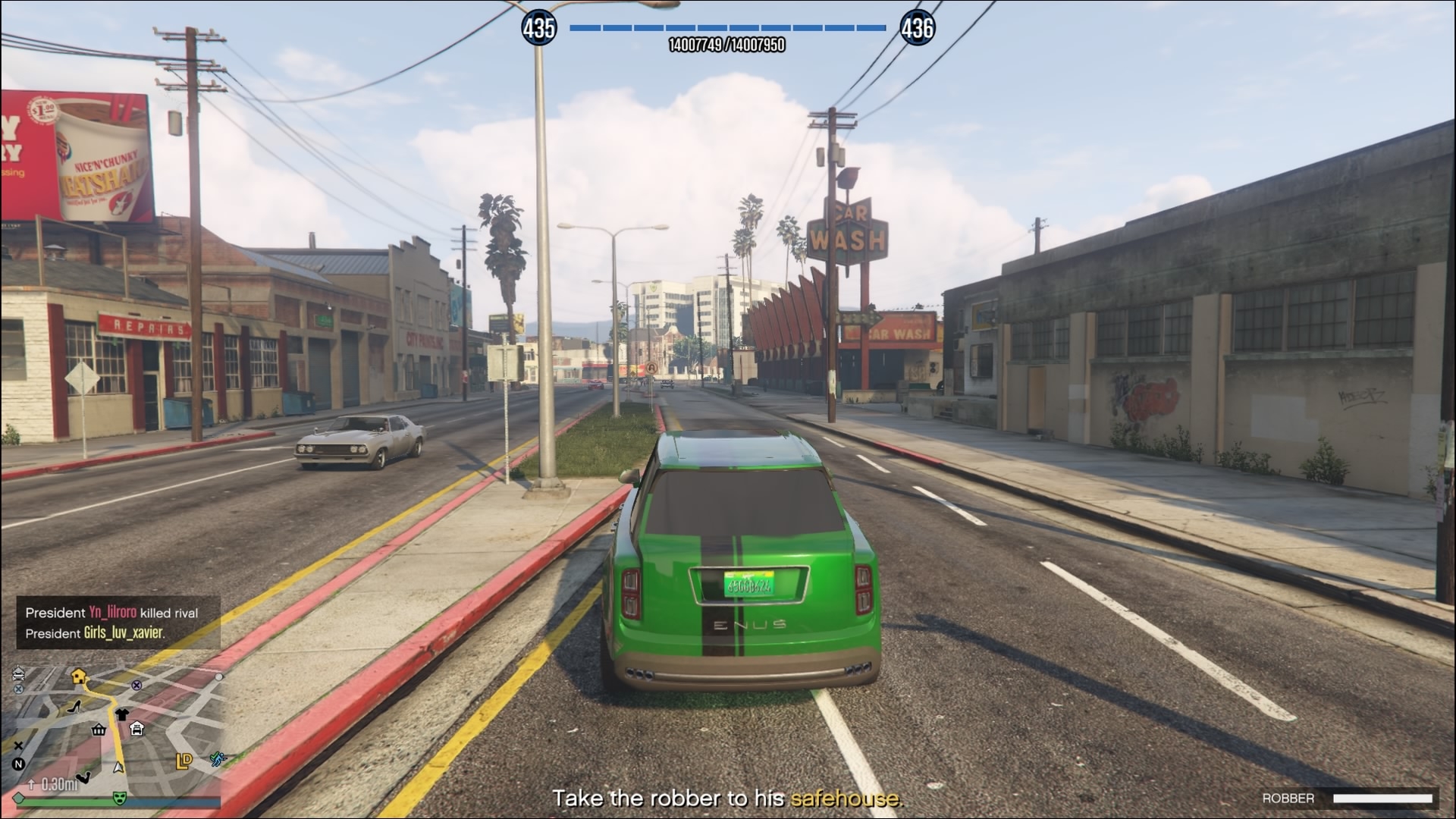
Task: Click the shopping basket store blip
Action: pos(99,730)
